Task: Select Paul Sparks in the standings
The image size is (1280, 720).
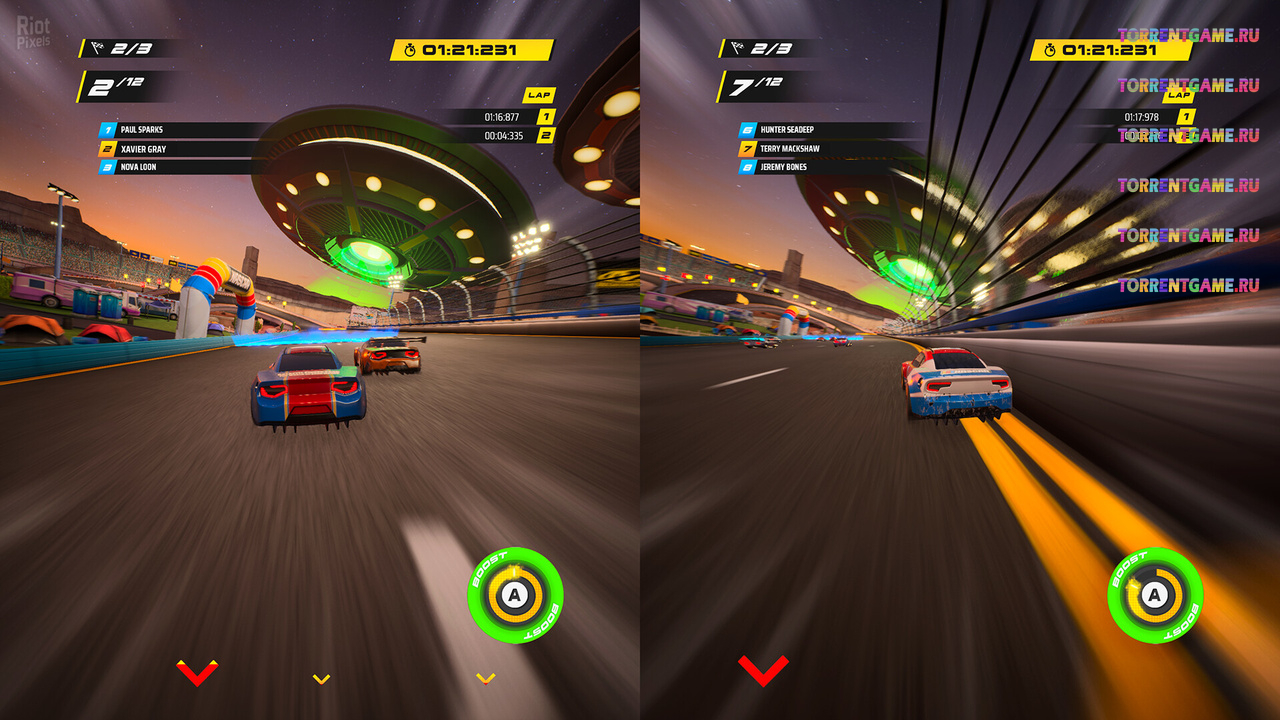Action: [x=142, y=130]
